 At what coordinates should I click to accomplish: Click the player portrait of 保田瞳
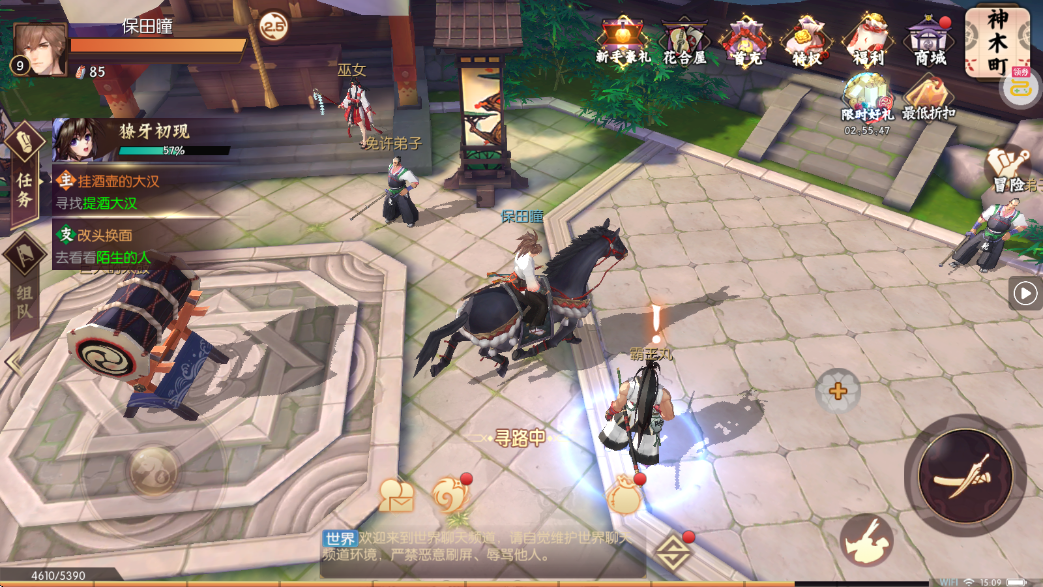[39, 50]
